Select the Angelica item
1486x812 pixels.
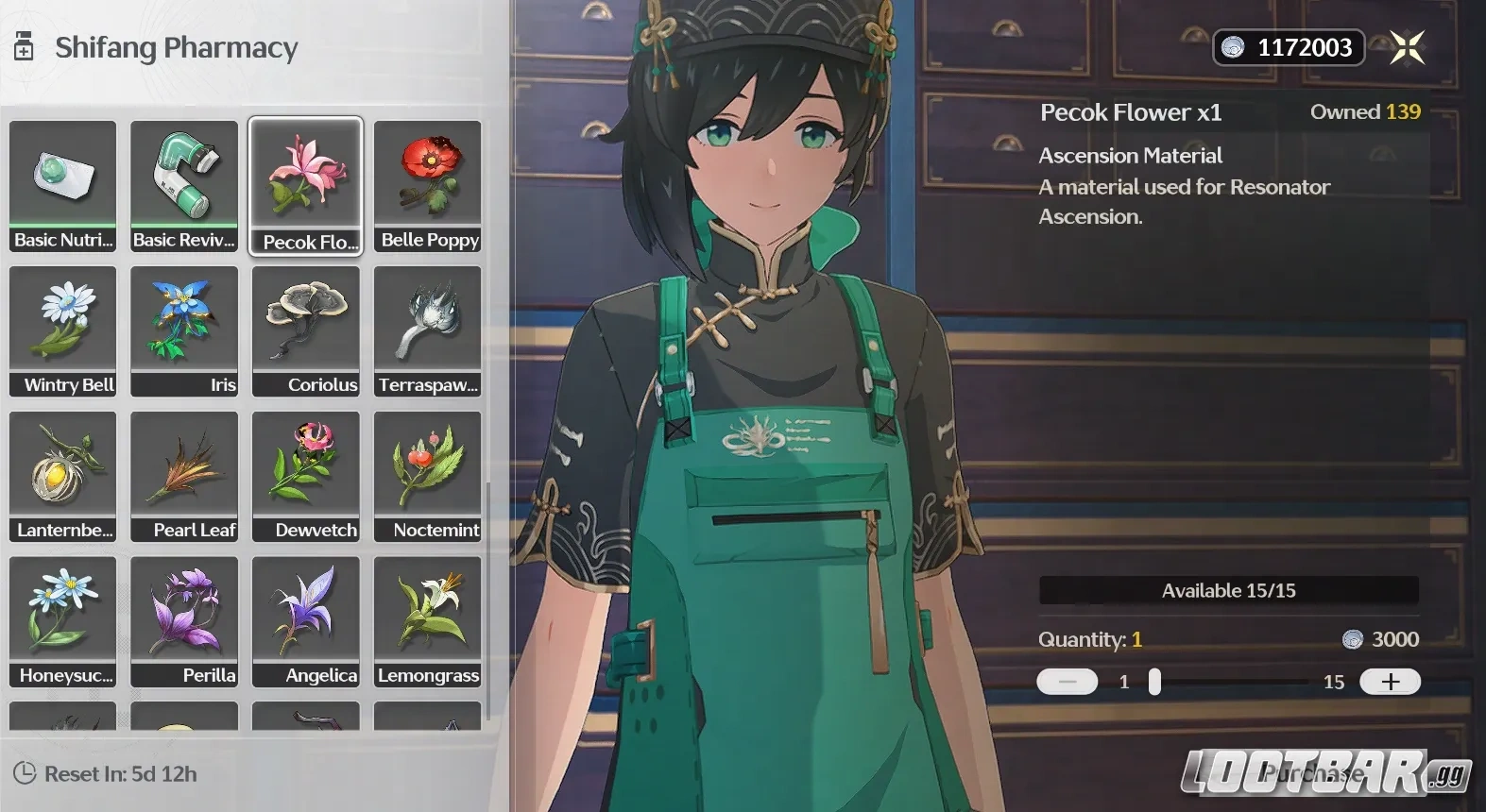pos(305,621)
